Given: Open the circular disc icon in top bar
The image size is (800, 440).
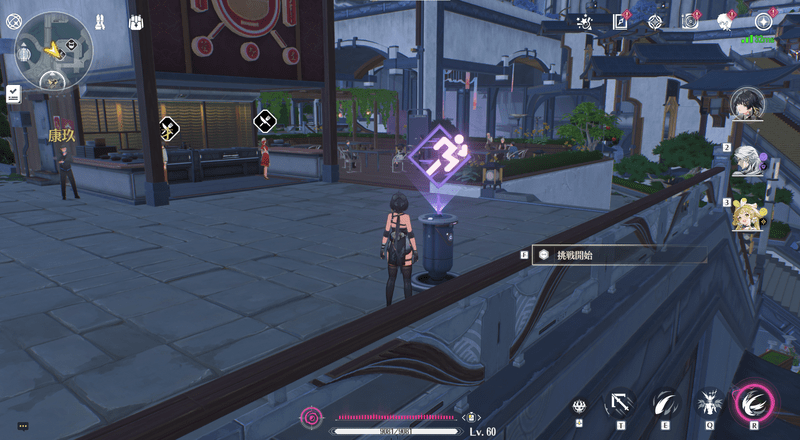Looking at the screenshot, I should tap(689, 21).
